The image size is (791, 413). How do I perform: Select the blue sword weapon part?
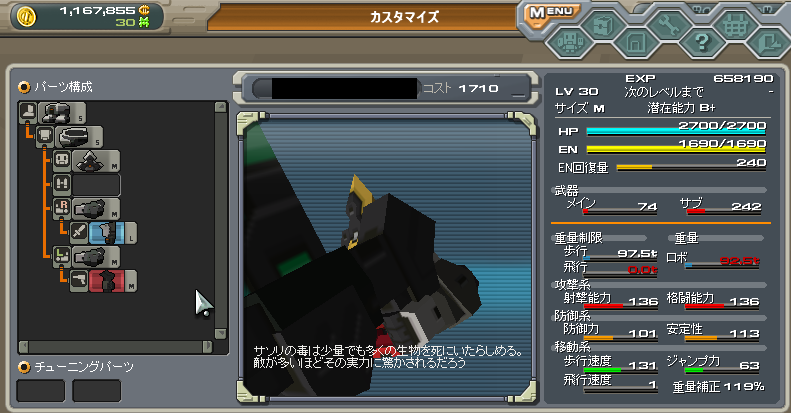pos(105,233)
